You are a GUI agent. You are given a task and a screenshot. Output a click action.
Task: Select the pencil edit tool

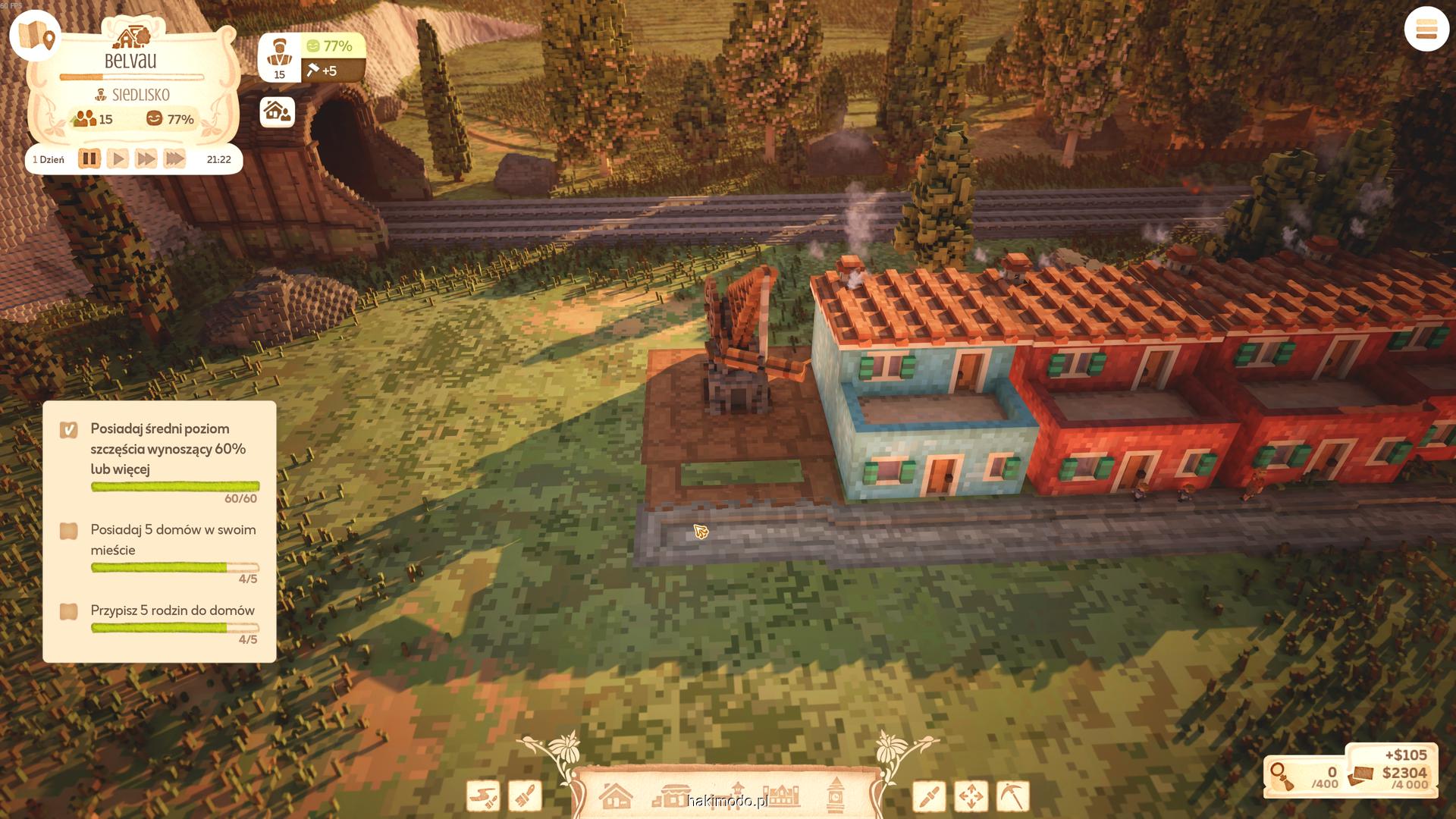click(x=929, y=796)
